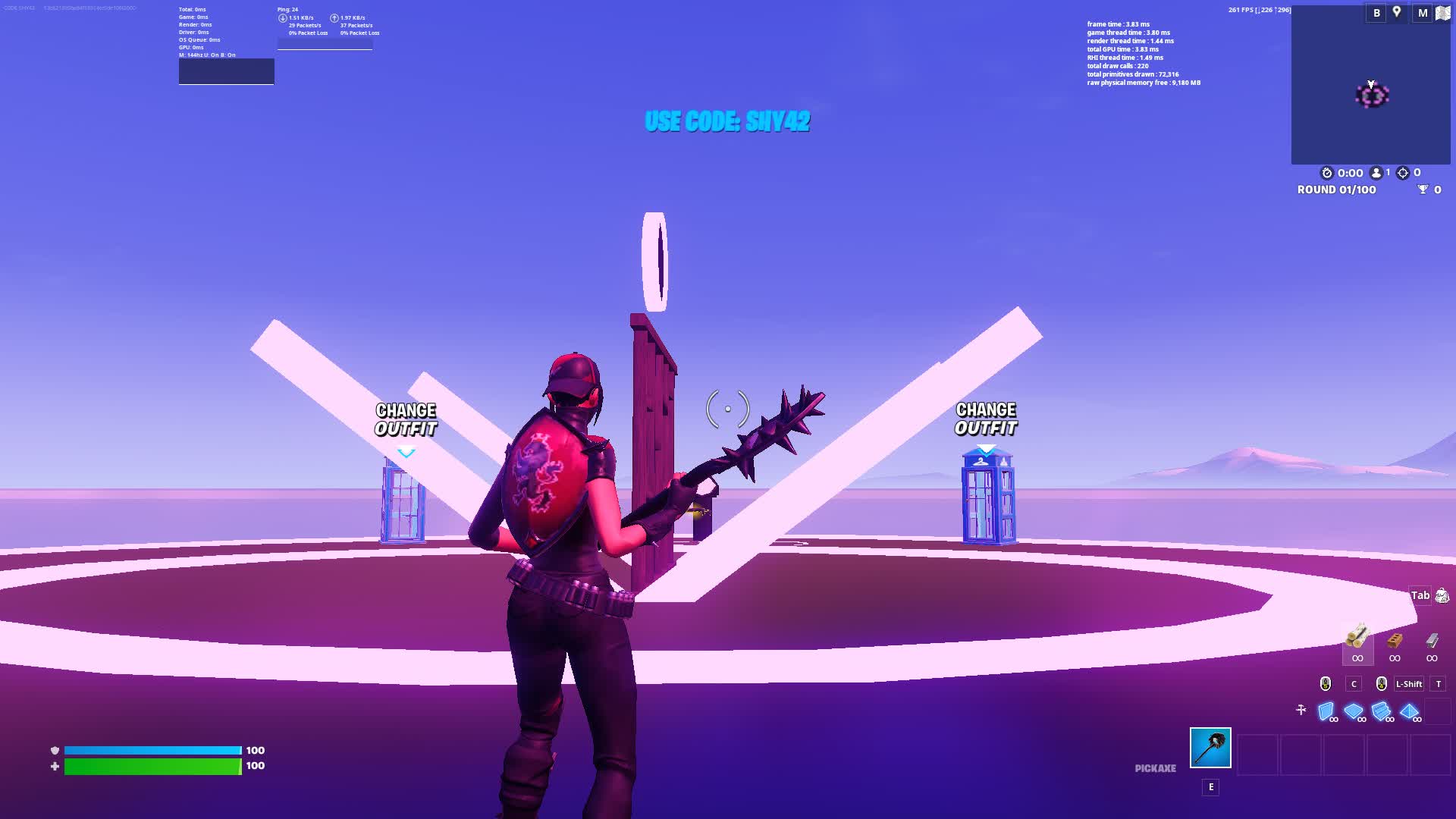Select the brick resource icon
The image size is (1456, 819).
coord(1394,642)
